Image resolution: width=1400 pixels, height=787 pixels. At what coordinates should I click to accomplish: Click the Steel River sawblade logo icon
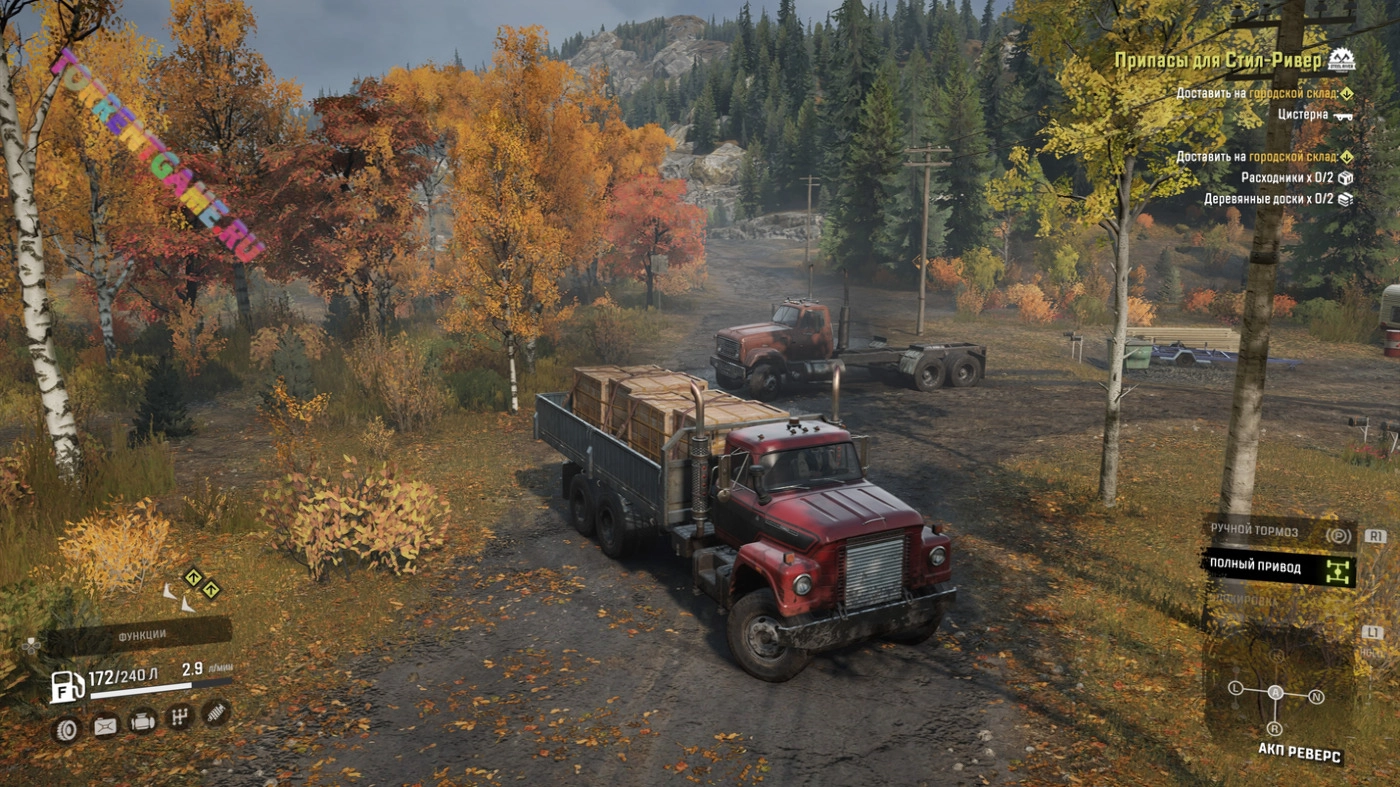pos(1341,60)
